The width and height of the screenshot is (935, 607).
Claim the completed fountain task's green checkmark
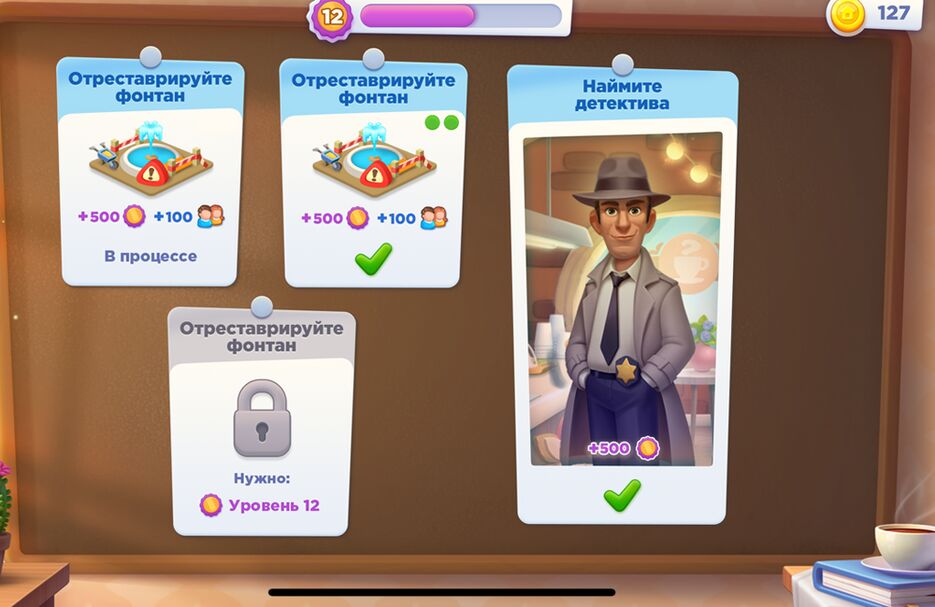click(x=373, y=259)
